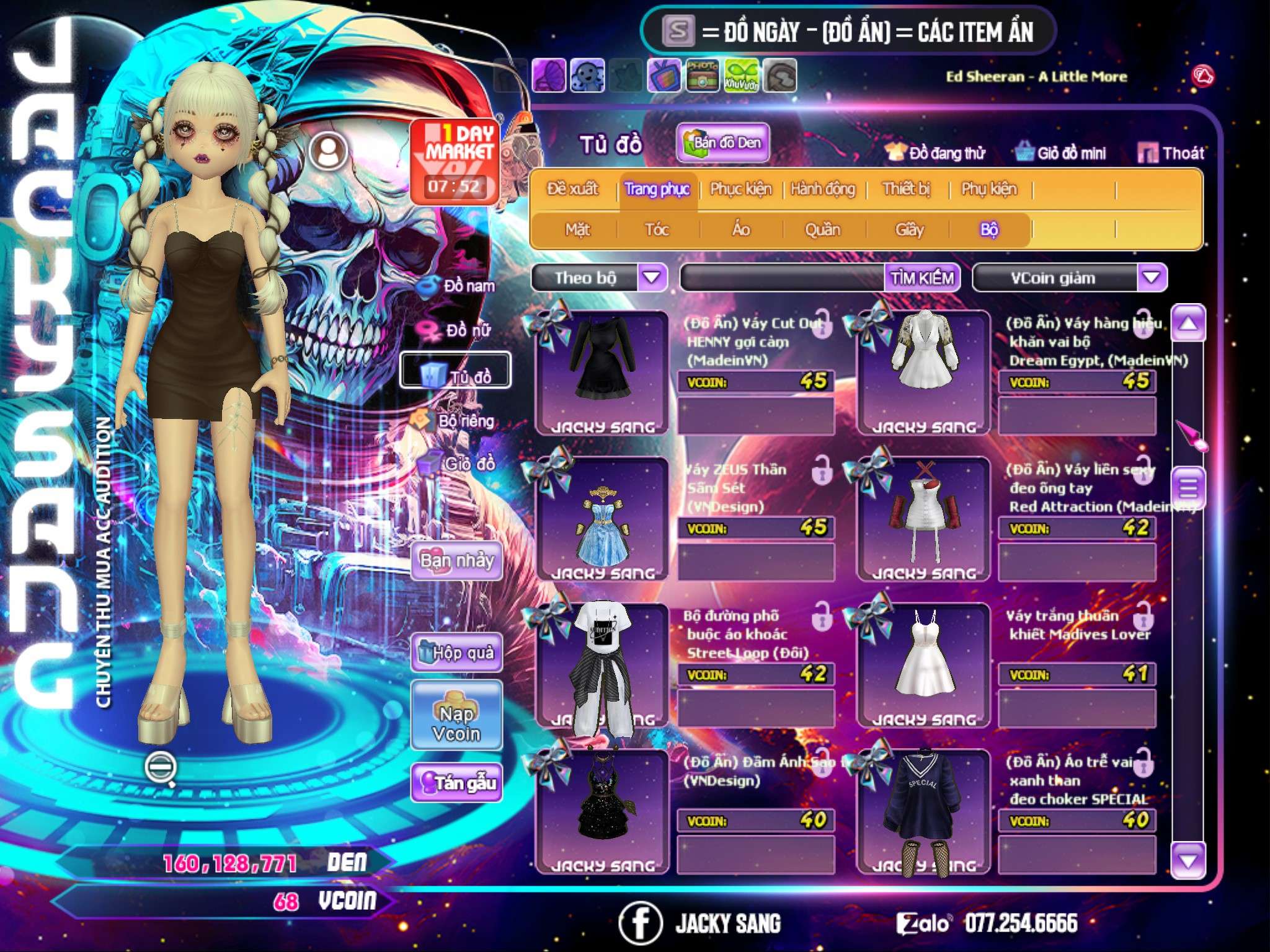This screenshot has height=952, width=1270.
Task: Choose the blue ZEUS Thần Sấm Sét dress
Action: [602, 518]
